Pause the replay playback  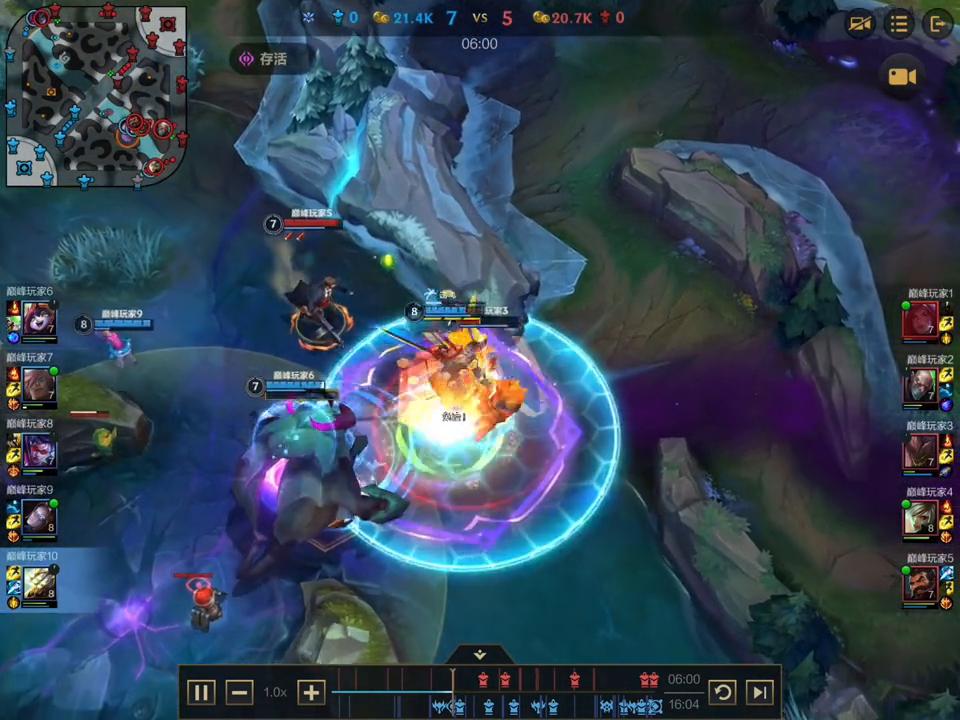[201, 692]
